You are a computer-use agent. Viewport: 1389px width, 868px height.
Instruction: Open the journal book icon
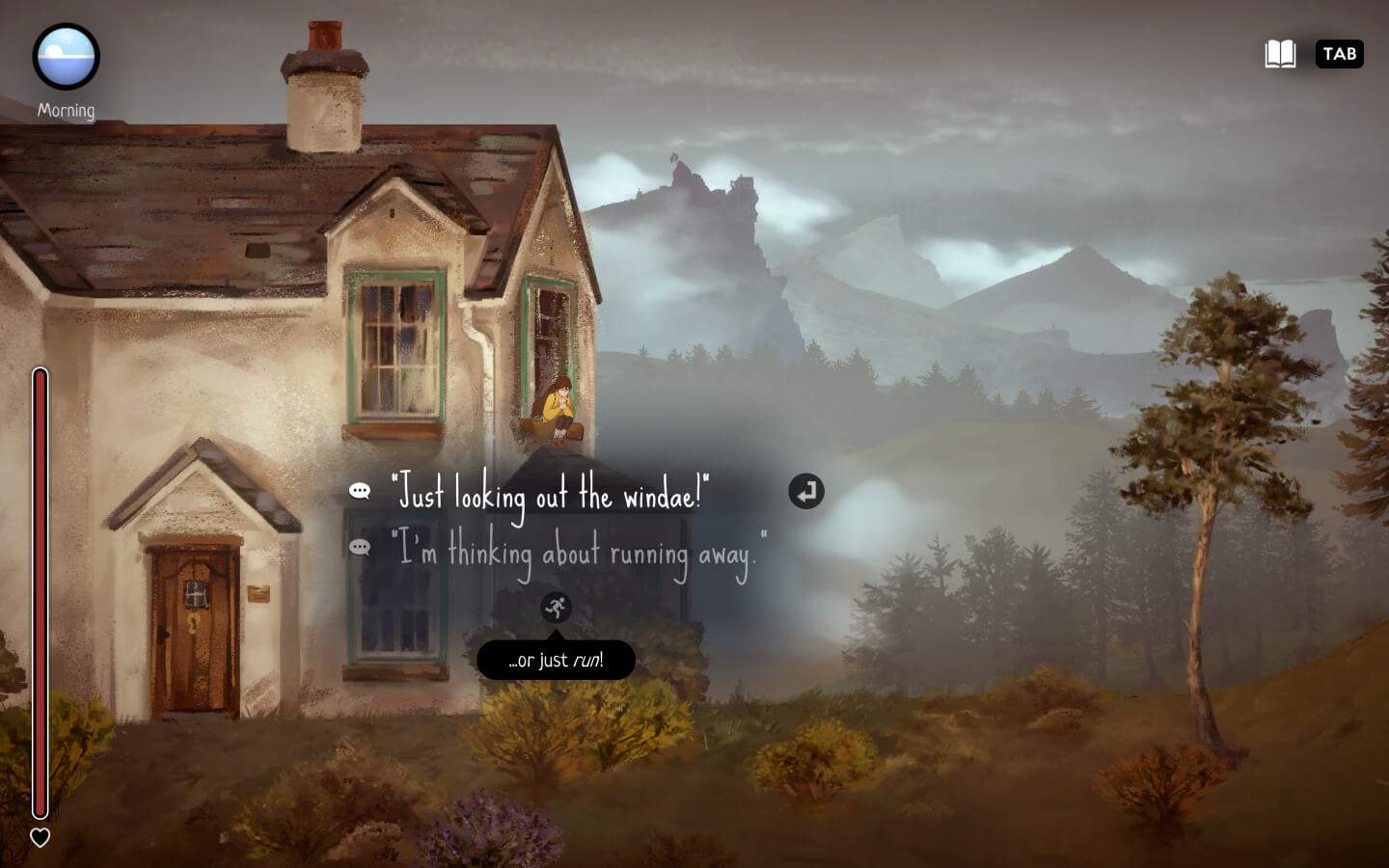pyautogui.click(x=1280, y=54)
